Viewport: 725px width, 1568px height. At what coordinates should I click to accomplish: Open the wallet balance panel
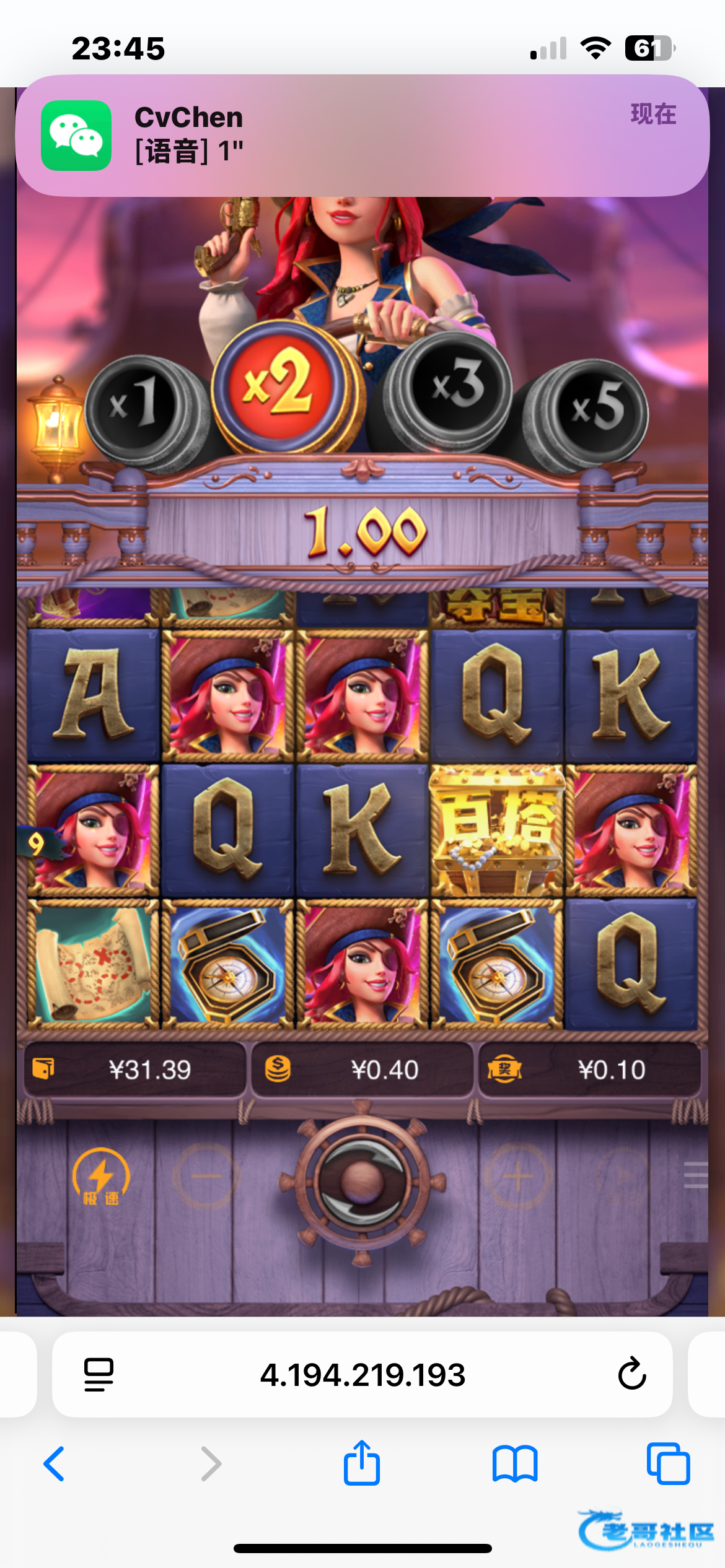(135, 1069)
